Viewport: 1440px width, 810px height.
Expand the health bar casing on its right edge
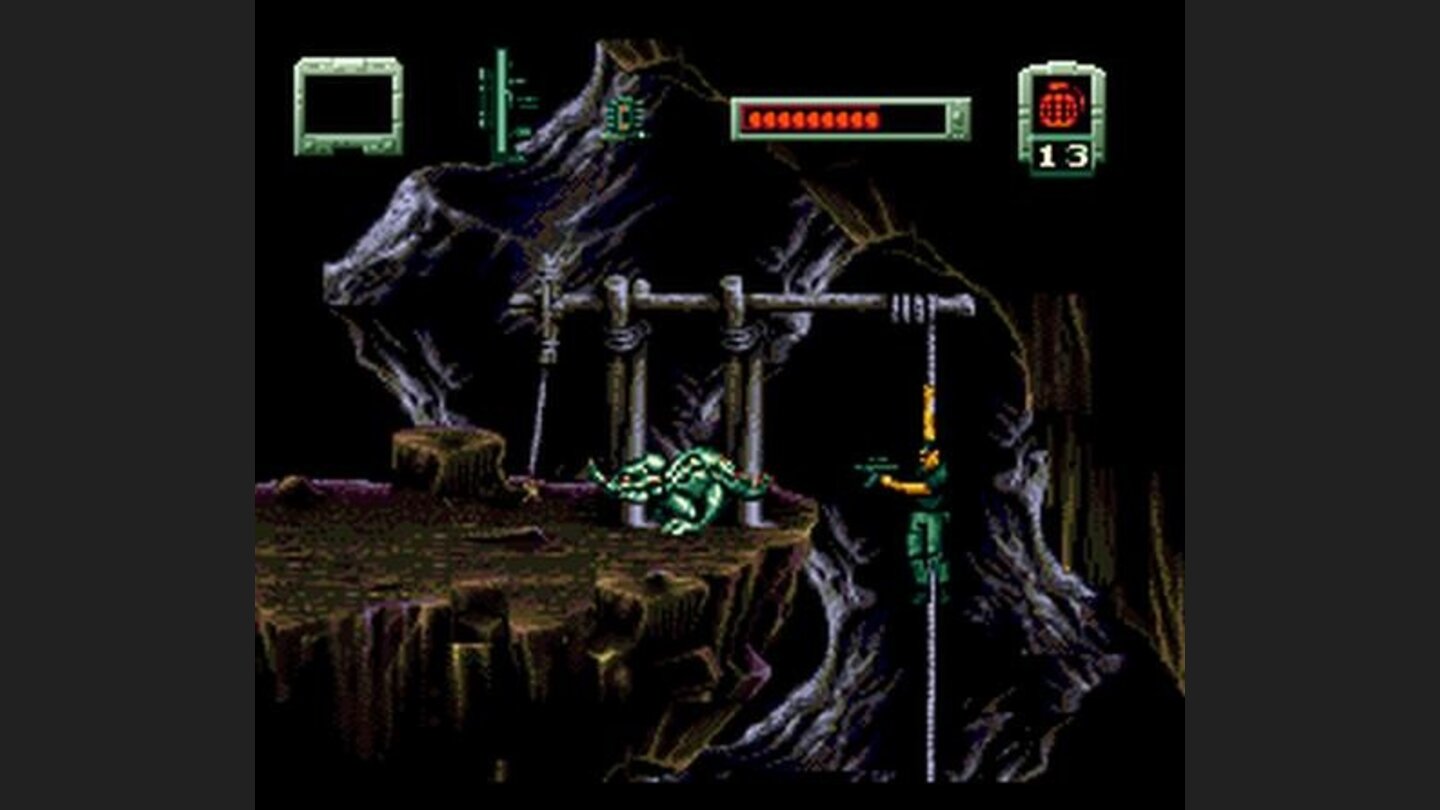tap(960, 118)
